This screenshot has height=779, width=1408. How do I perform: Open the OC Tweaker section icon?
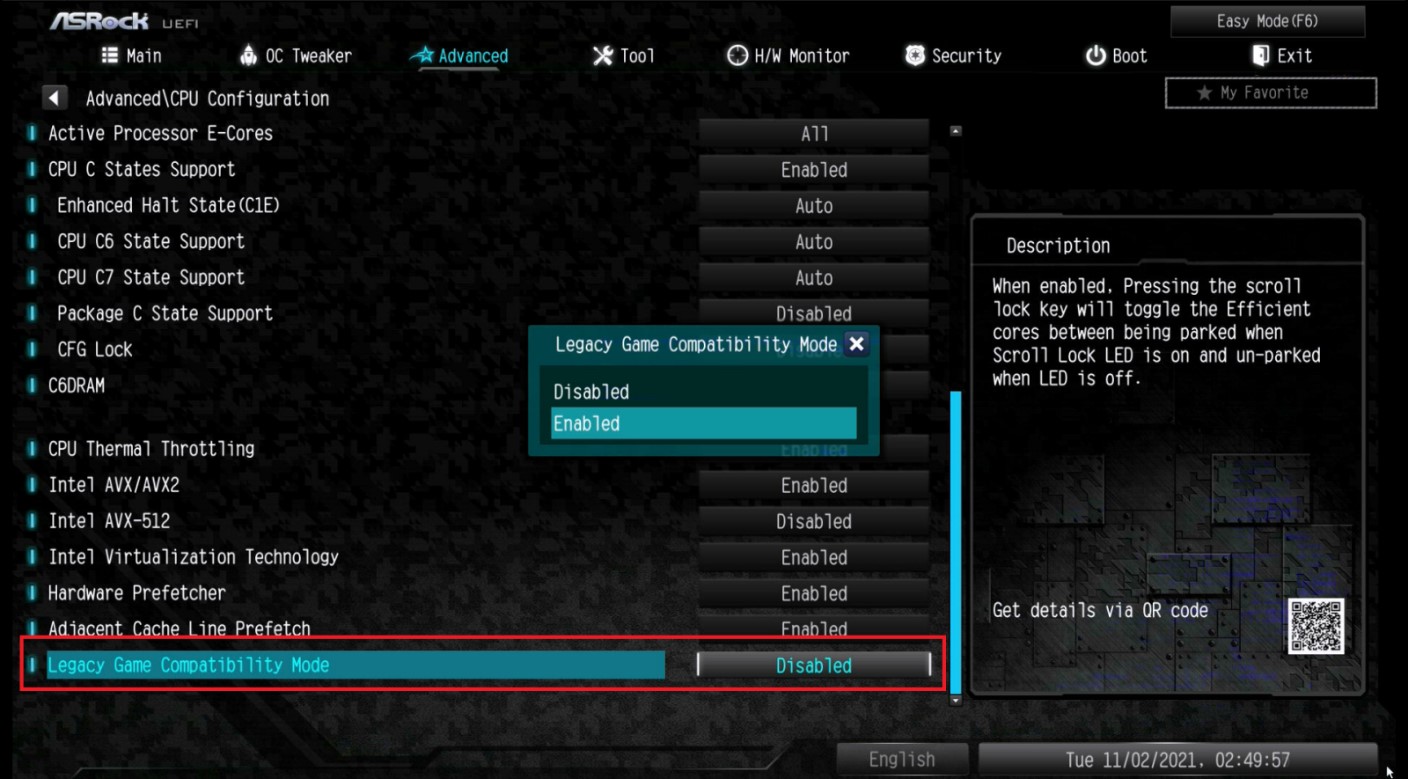click(x=248, y=55)
